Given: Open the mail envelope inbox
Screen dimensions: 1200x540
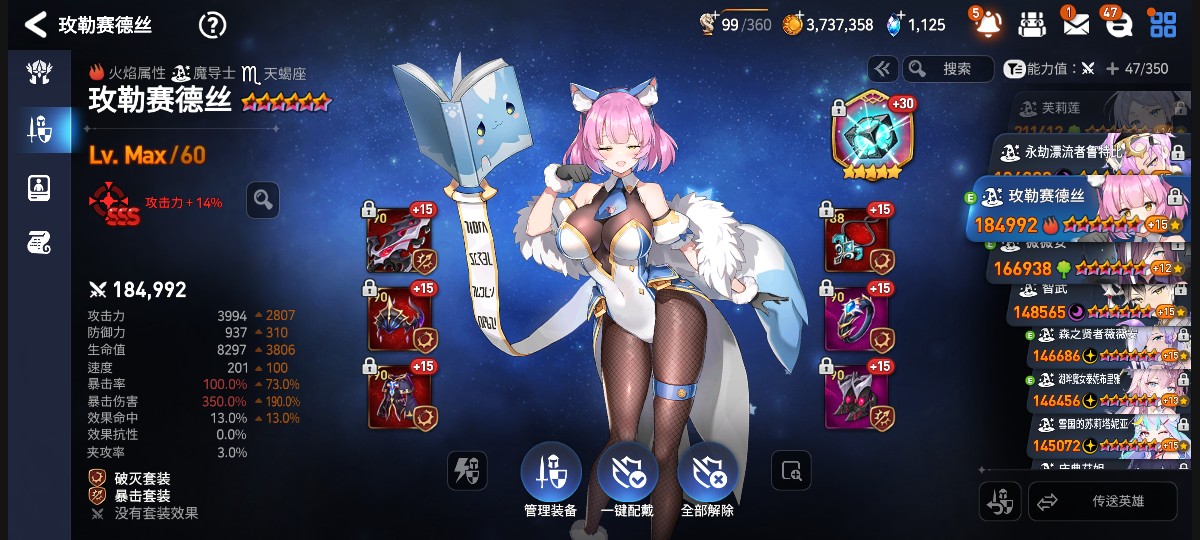Looking at the screenshot, I should pyautogui.click(x=1076, y=24).
